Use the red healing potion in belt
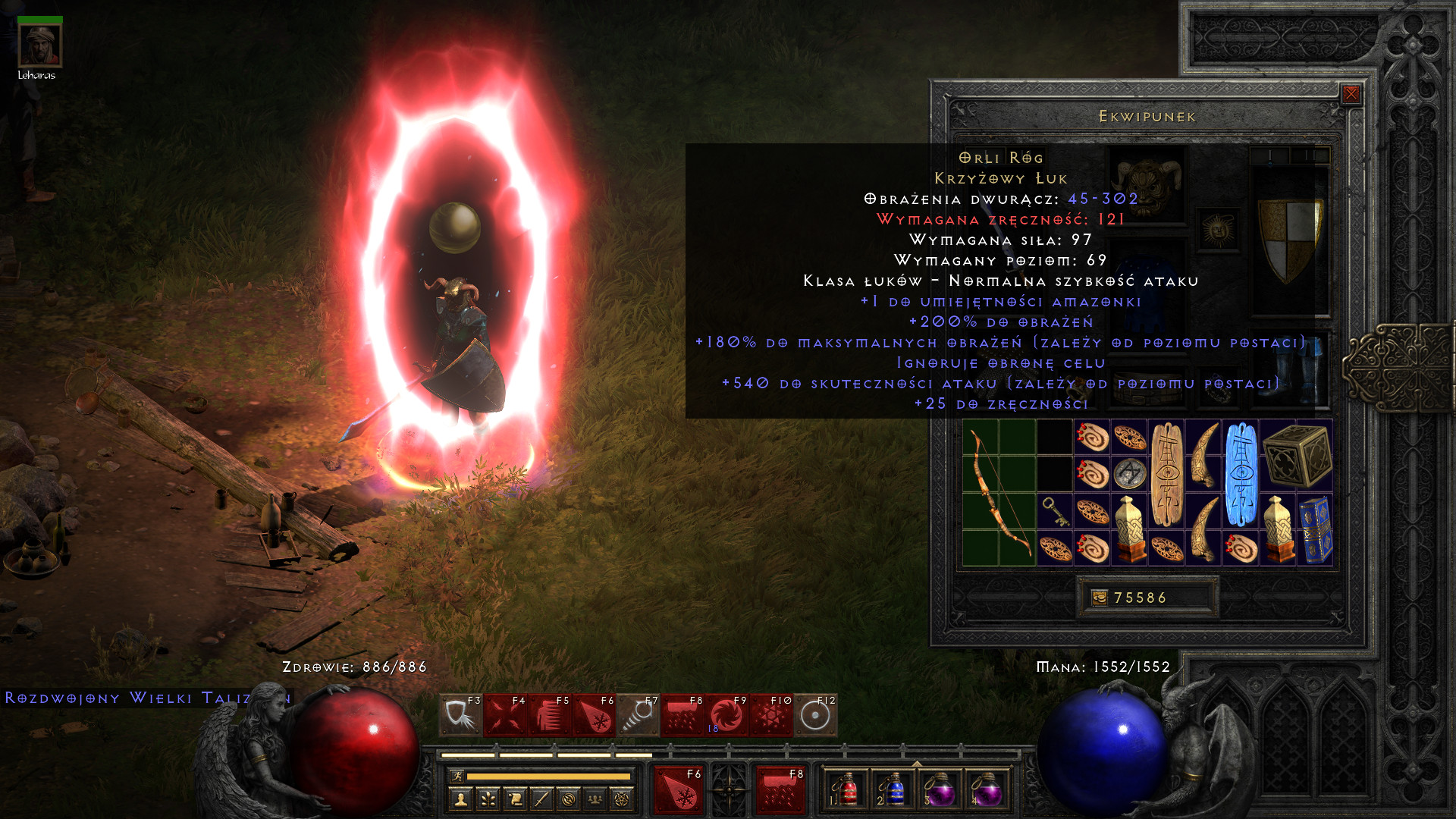Screen dimensions: 1456x819 pyautogui.click(x=846, y=790)
